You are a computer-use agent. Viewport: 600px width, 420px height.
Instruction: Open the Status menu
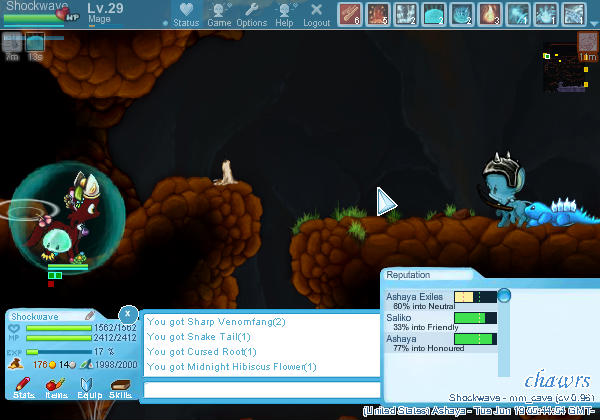pyautogui.click(x=185, y=14)
